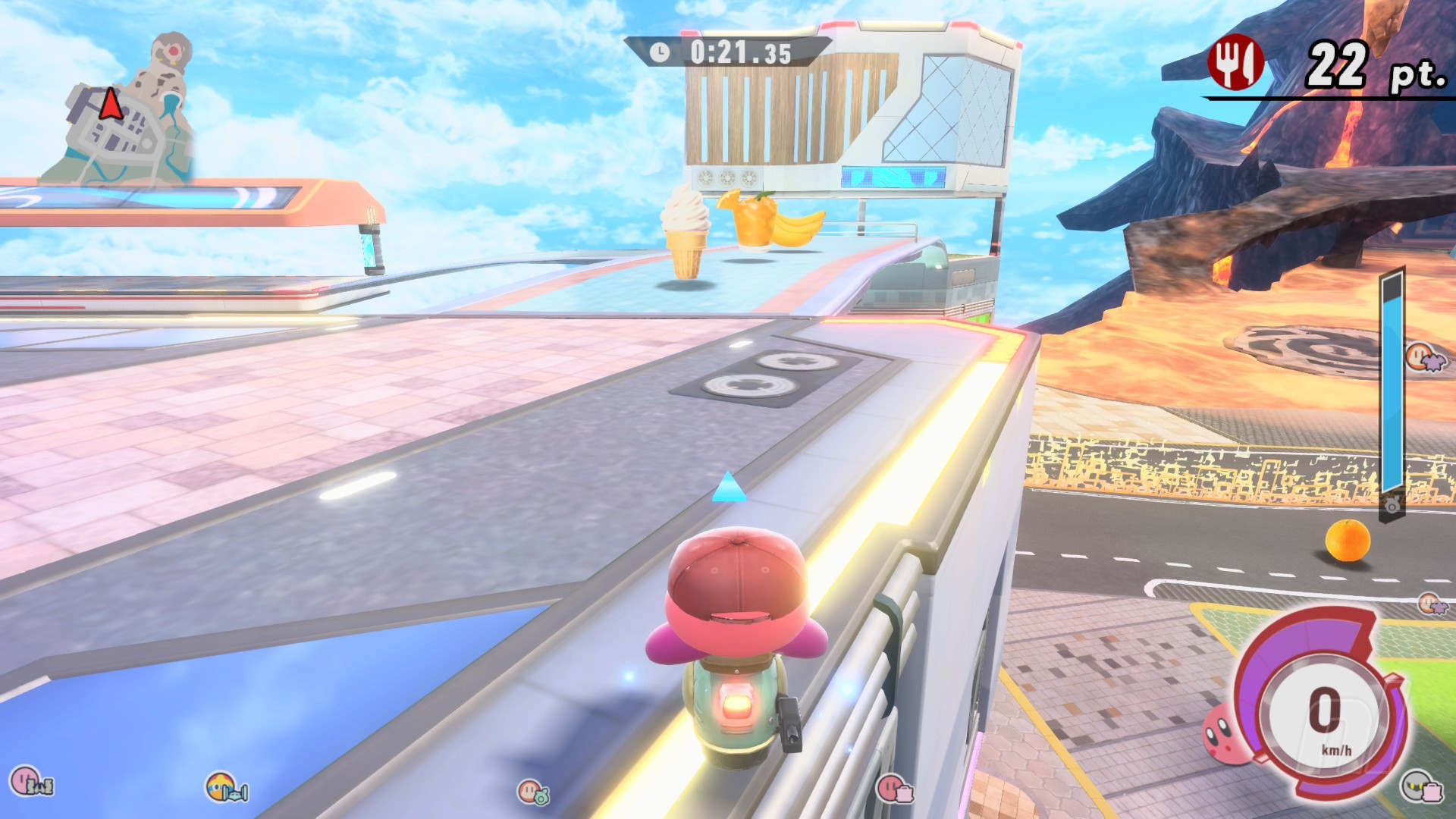Select the clock icon beside the race timer
Screen dimensions: 1456x819
point(659,52)
